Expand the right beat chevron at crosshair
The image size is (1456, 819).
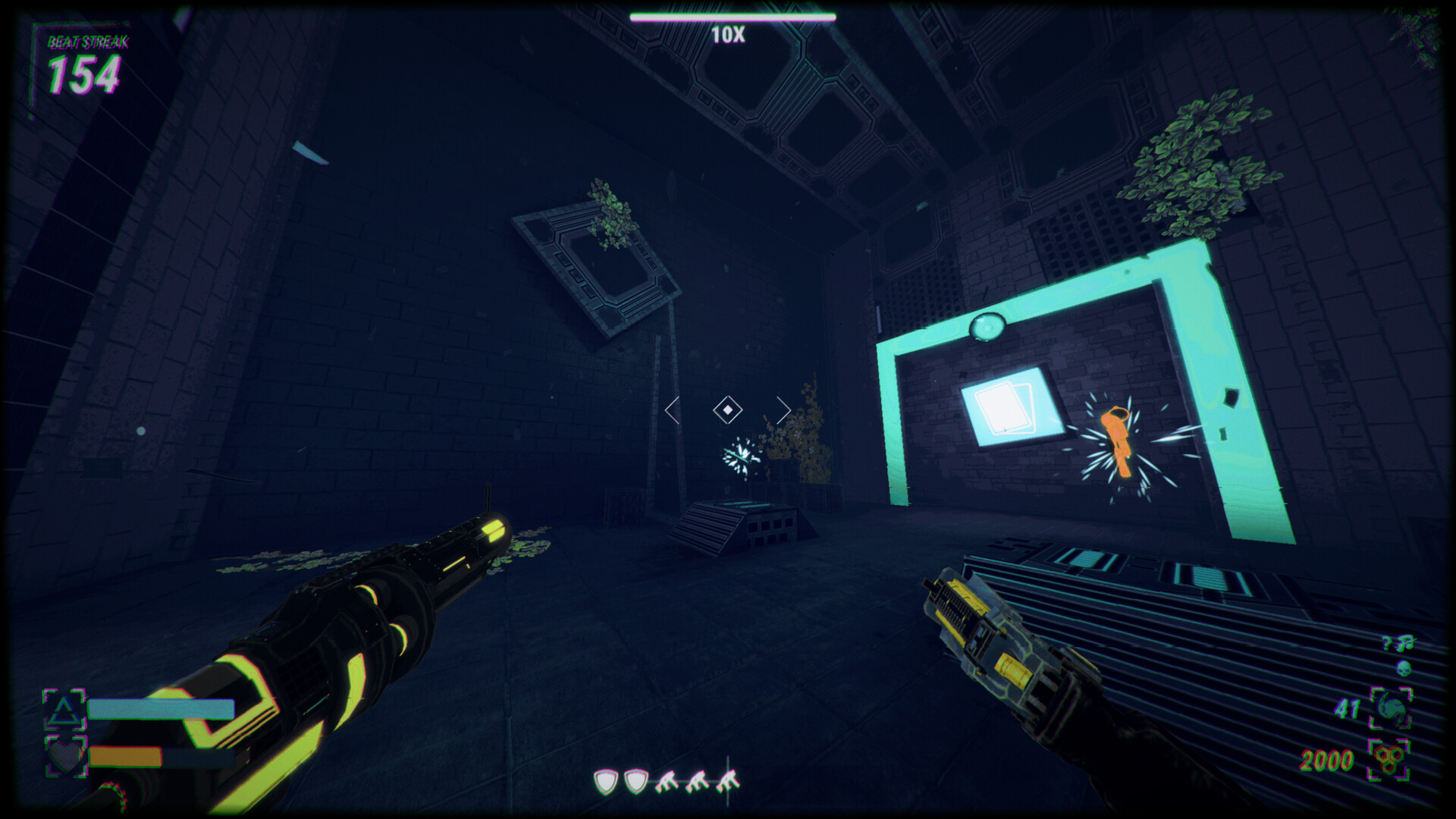click(x=784, y=409)
